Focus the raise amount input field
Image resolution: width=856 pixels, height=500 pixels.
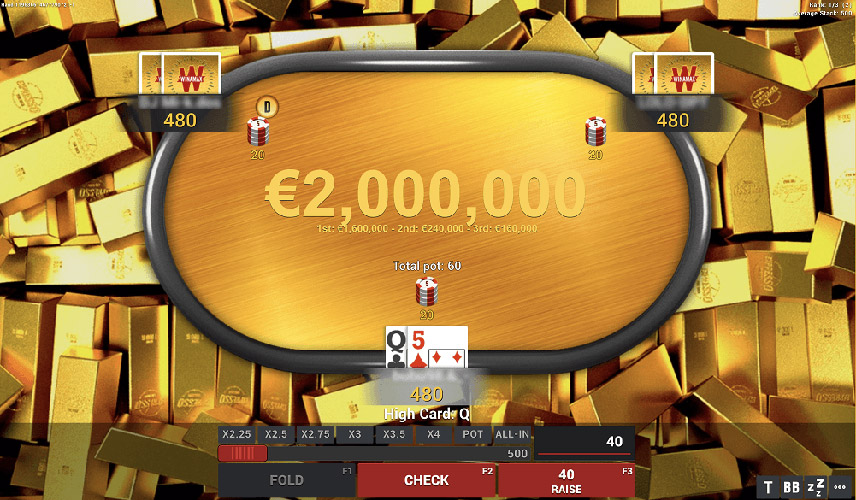coord(585,442)
